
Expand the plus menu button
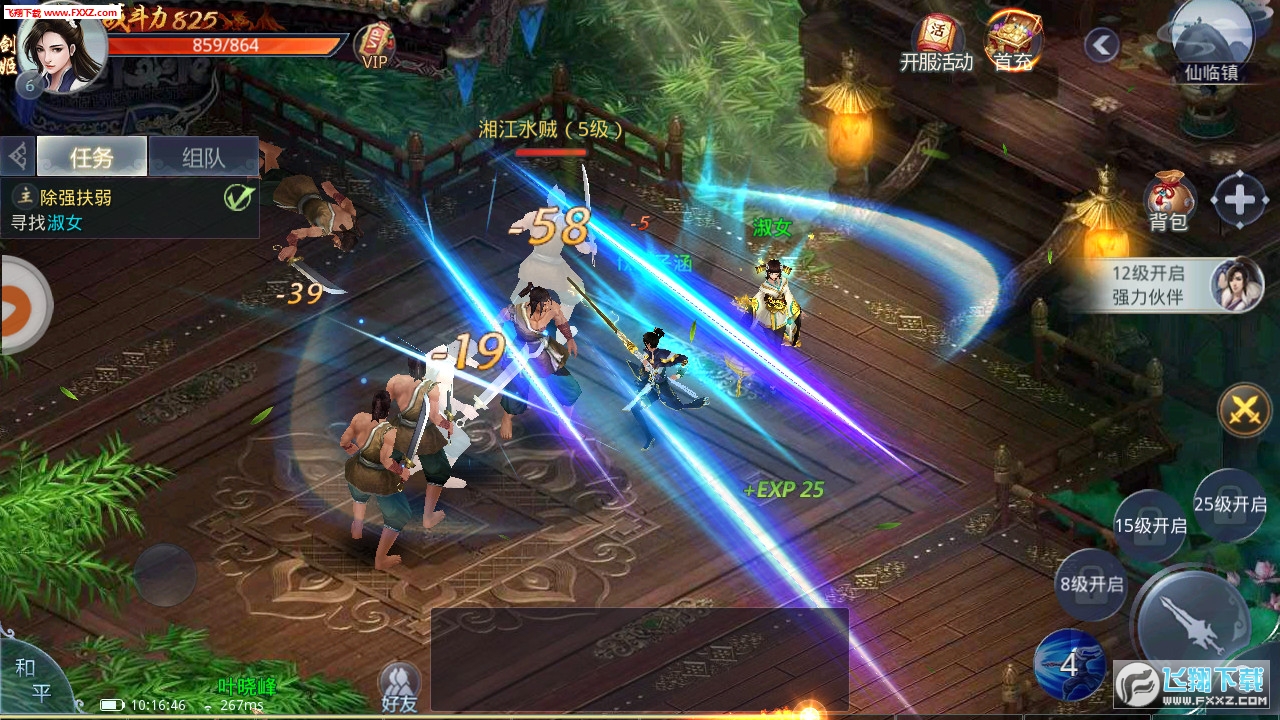pos(1239,200)
